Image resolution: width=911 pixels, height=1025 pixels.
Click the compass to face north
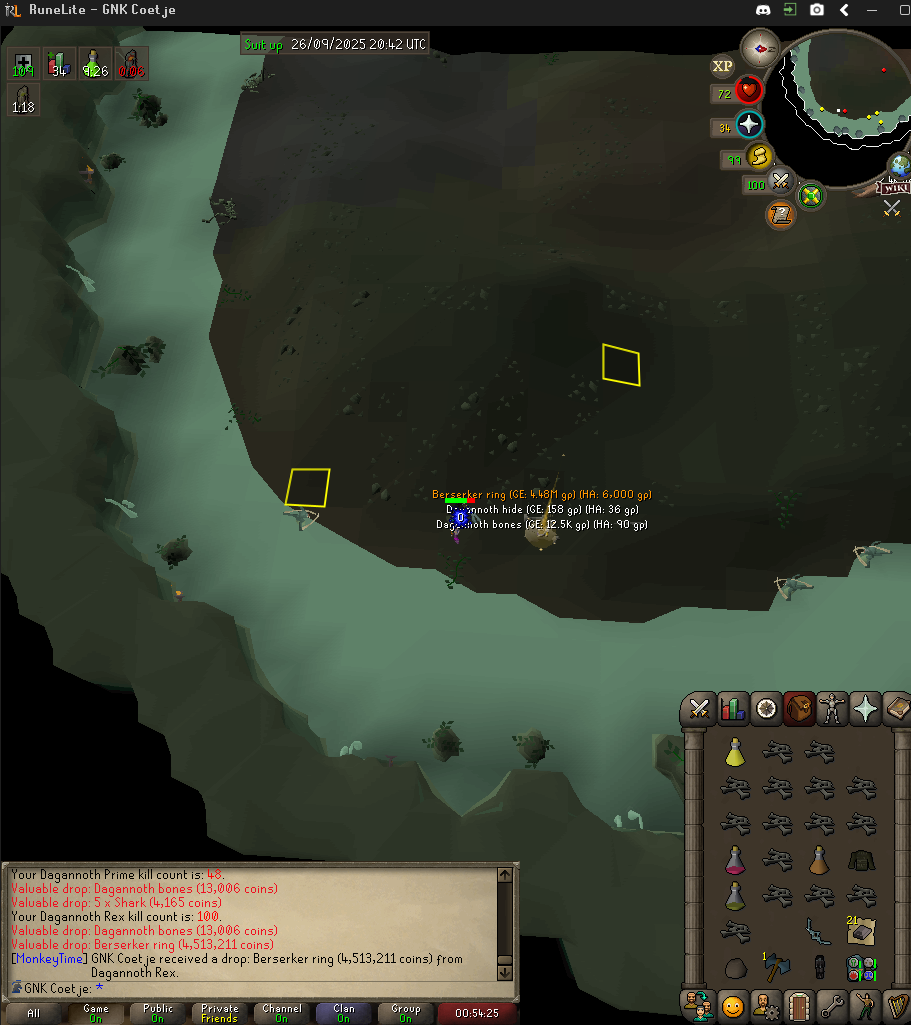760,47
